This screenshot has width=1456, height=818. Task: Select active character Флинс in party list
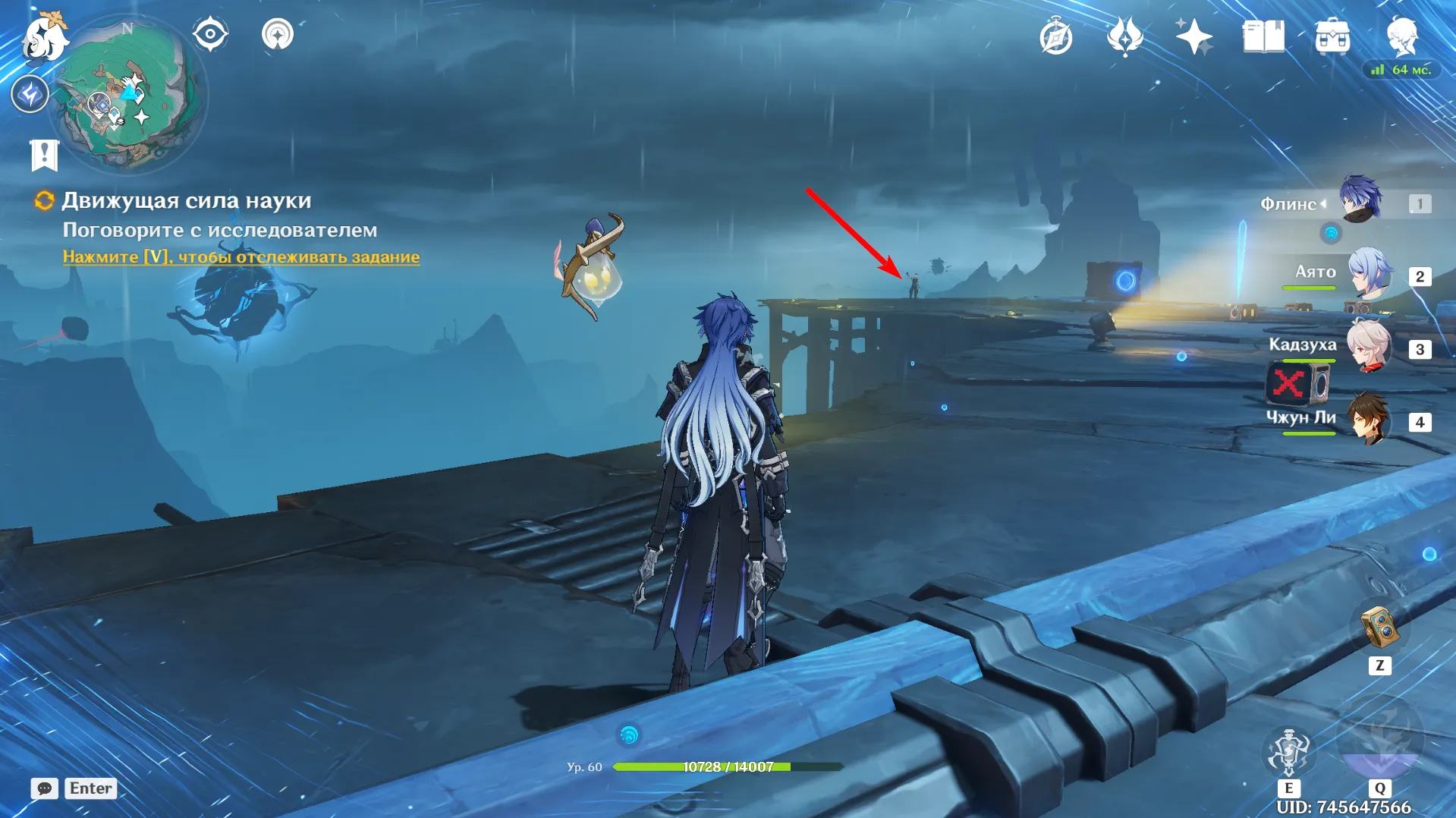1360,200
